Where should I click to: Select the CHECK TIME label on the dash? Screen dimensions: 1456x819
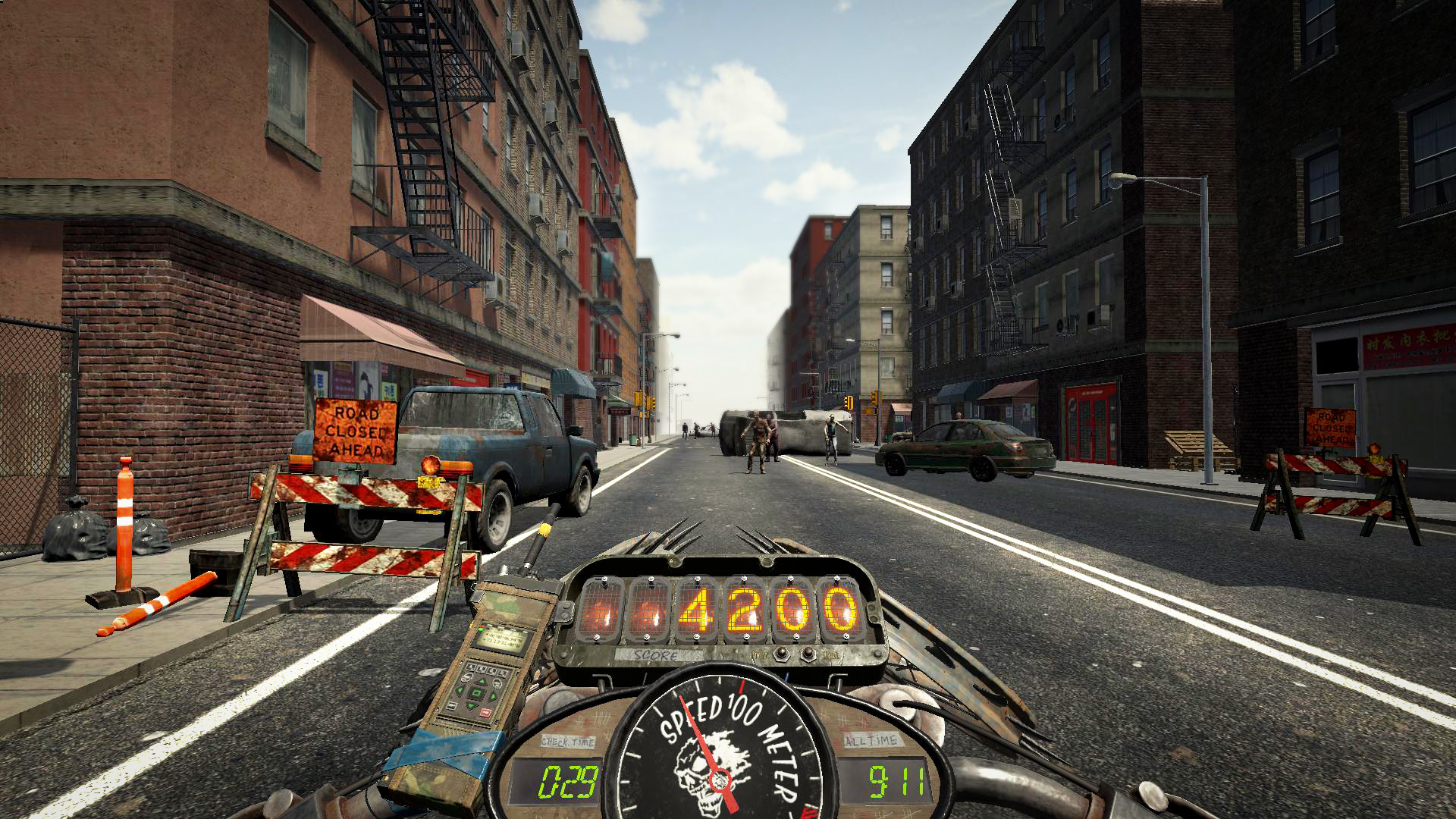coord(568,740)
